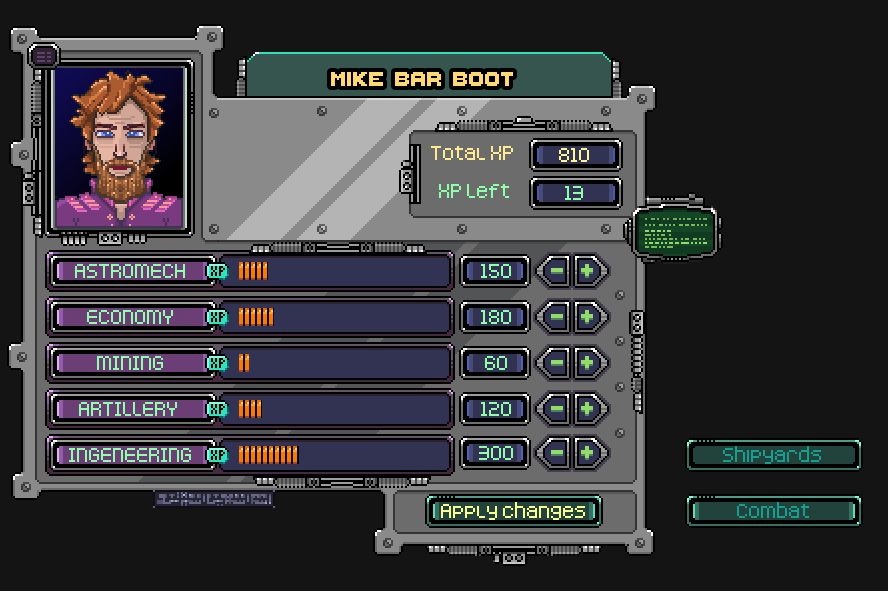Increase the Artillery skill
This screenshot has height=591, width=888.
[589, 409]
